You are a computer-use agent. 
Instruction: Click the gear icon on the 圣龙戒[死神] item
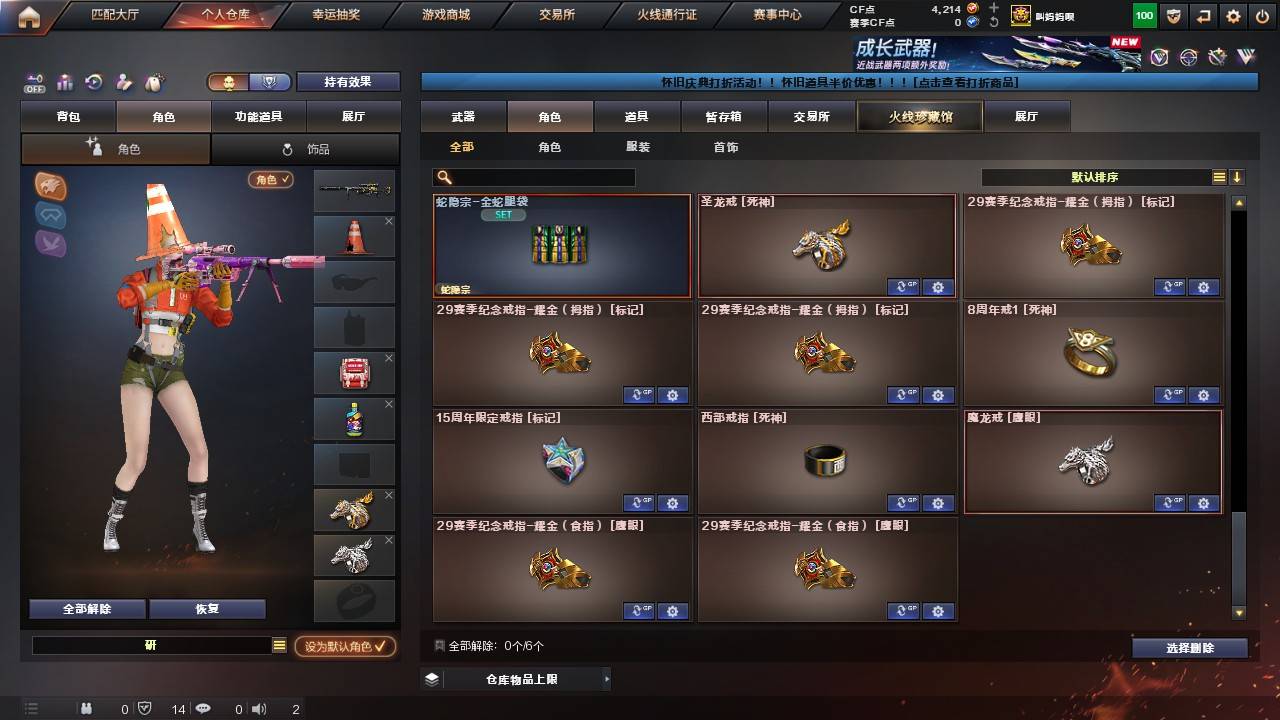937,287
